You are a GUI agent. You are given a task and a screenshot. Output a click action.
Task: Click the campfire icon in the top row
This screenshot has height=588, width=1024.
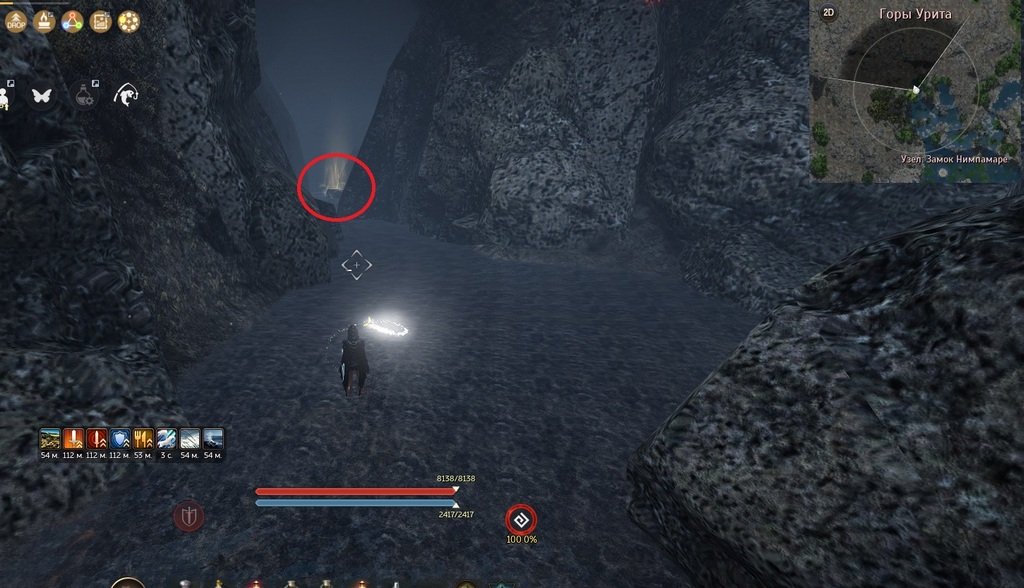[x=44, y=21]
